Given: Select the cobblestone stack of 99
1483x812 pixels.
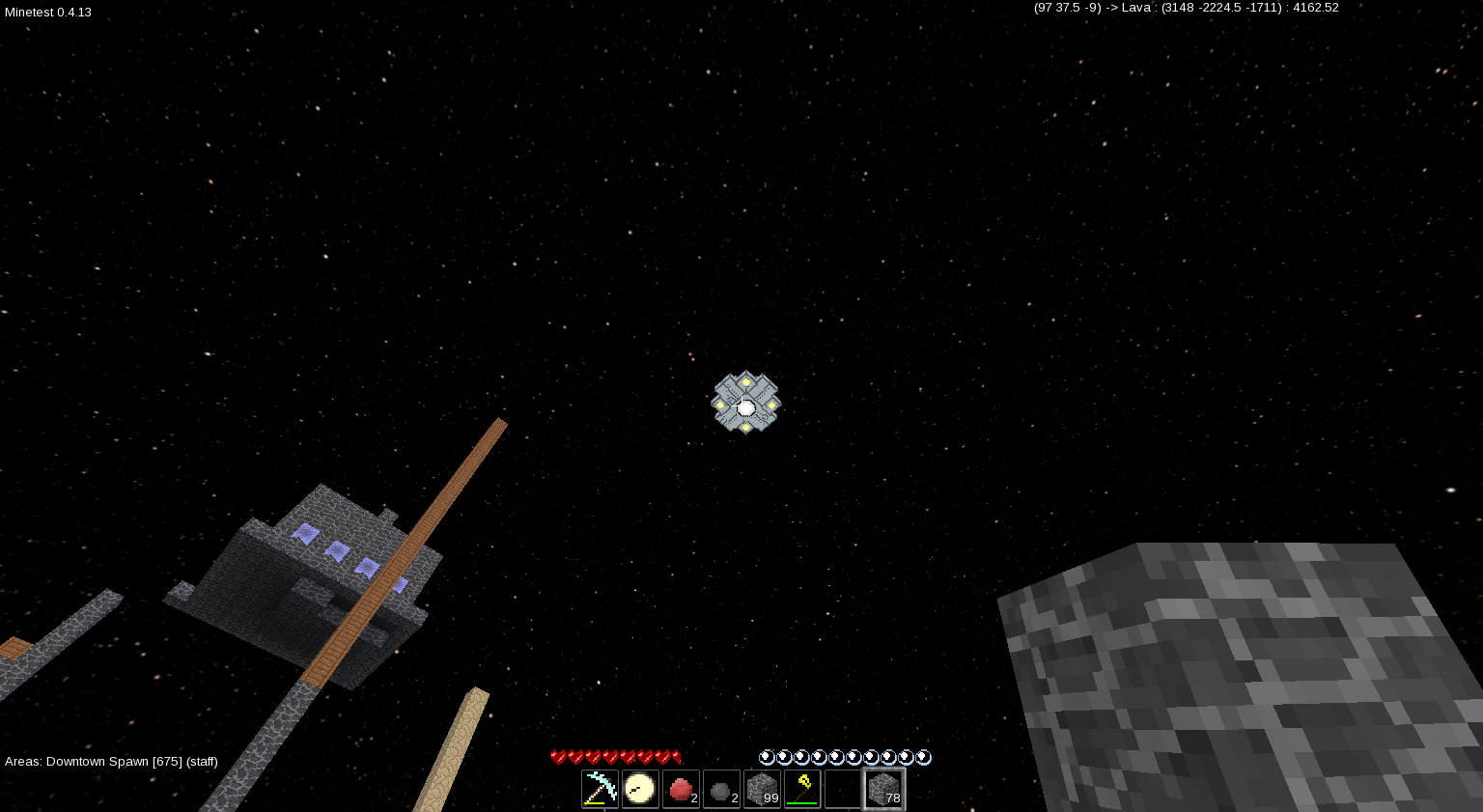Looking at the screenshot, I should click(x=762, y=789).
